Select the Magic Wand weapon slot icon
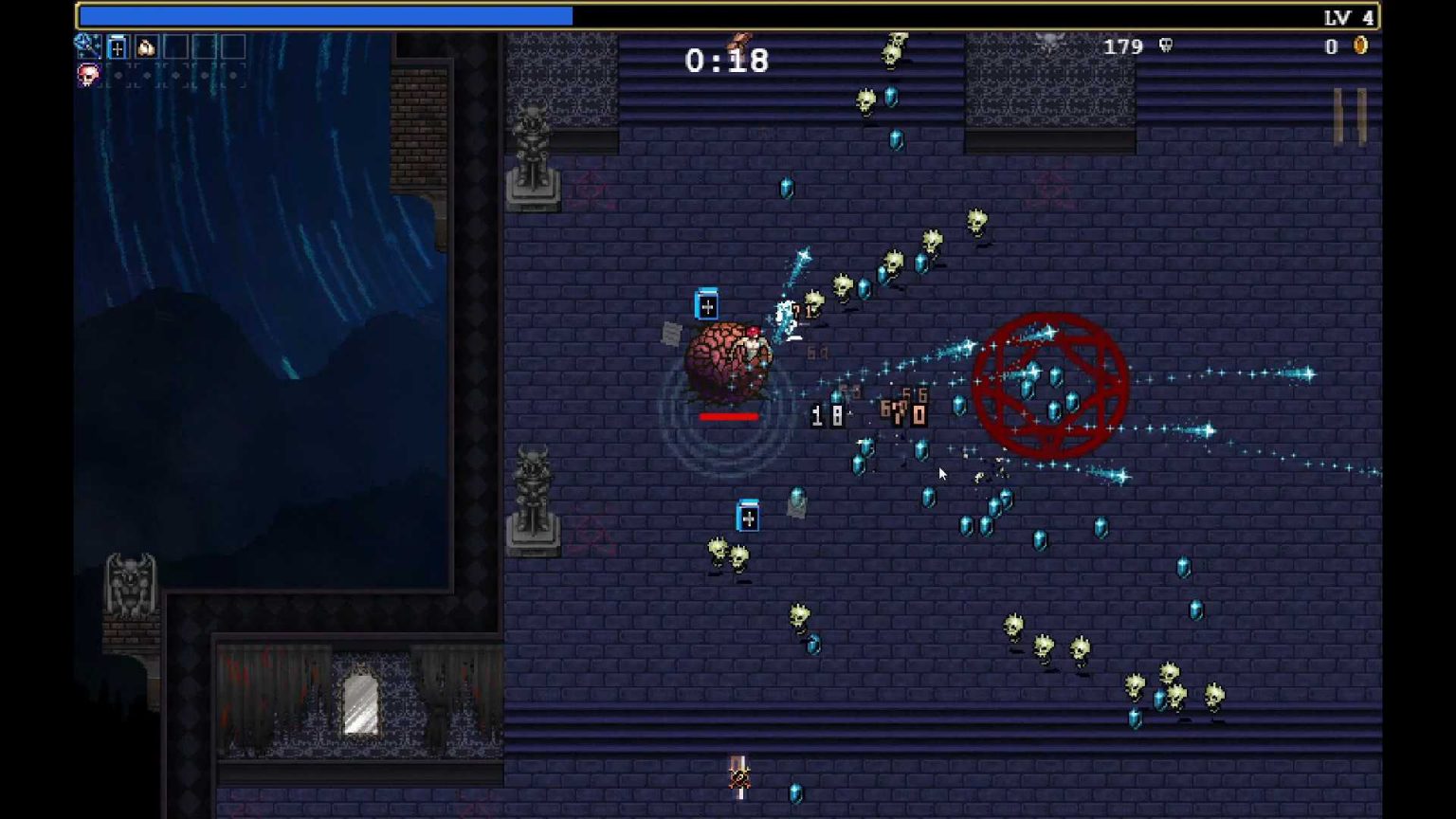The image size is (1456, 819). pyautogui.click(x=88, y=46)
